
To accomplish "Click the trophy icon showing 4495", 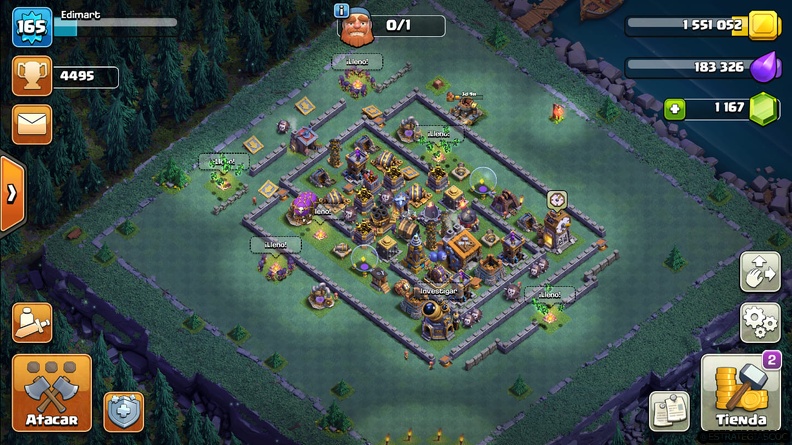I will [x=32, y=77].
